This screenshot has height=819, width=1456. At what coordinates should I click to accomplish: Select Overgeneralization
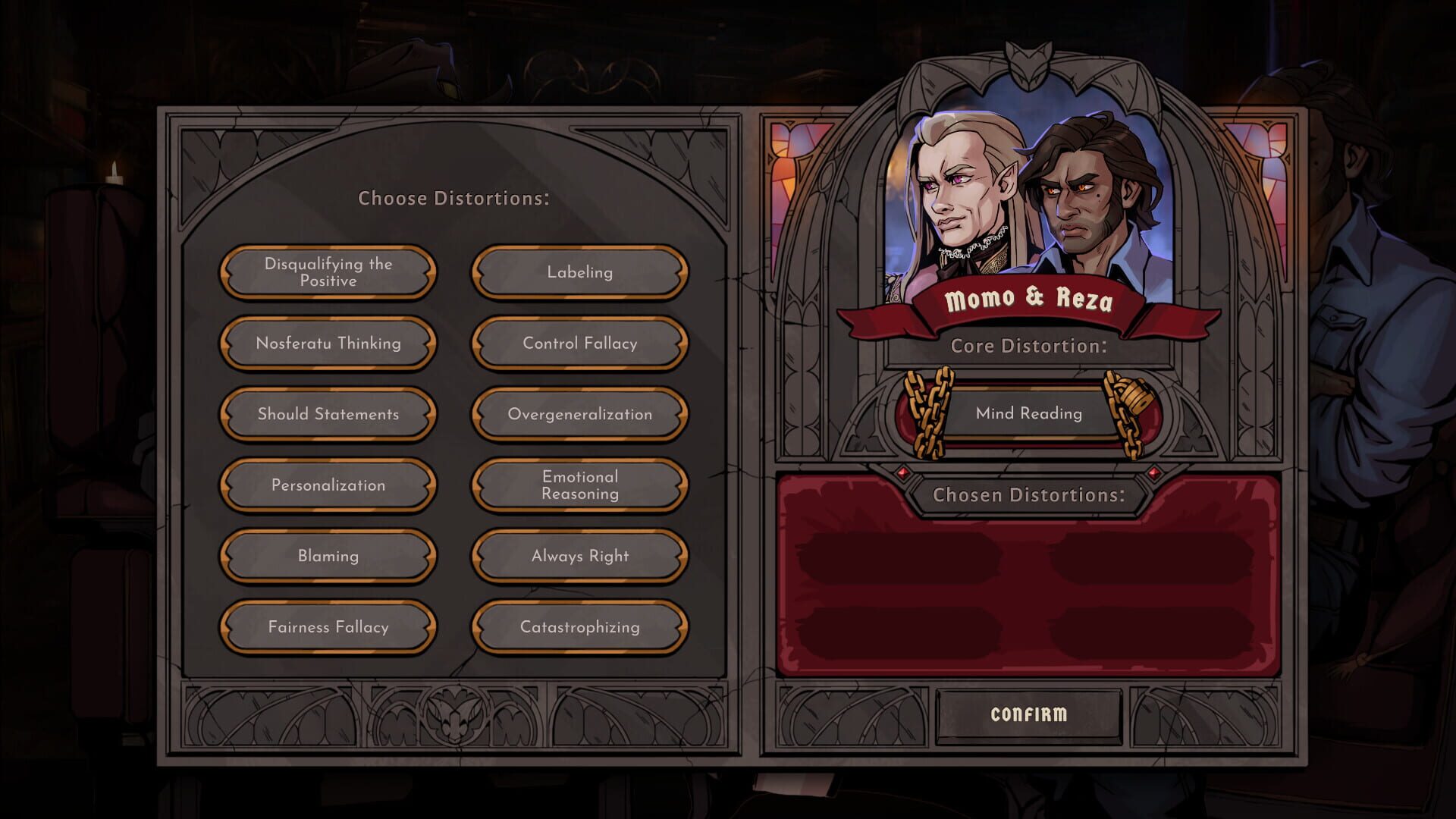pos(579,414)
